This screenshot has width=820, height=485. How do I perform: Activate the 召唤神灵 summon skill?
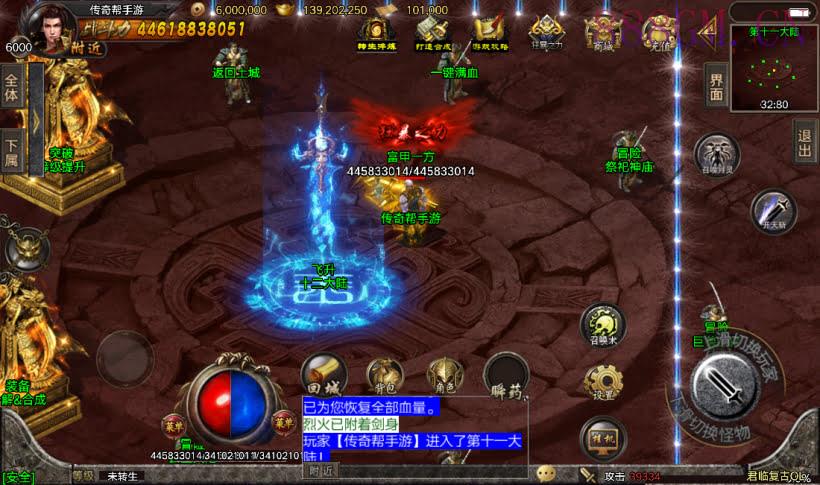click(x=716, y=154)
